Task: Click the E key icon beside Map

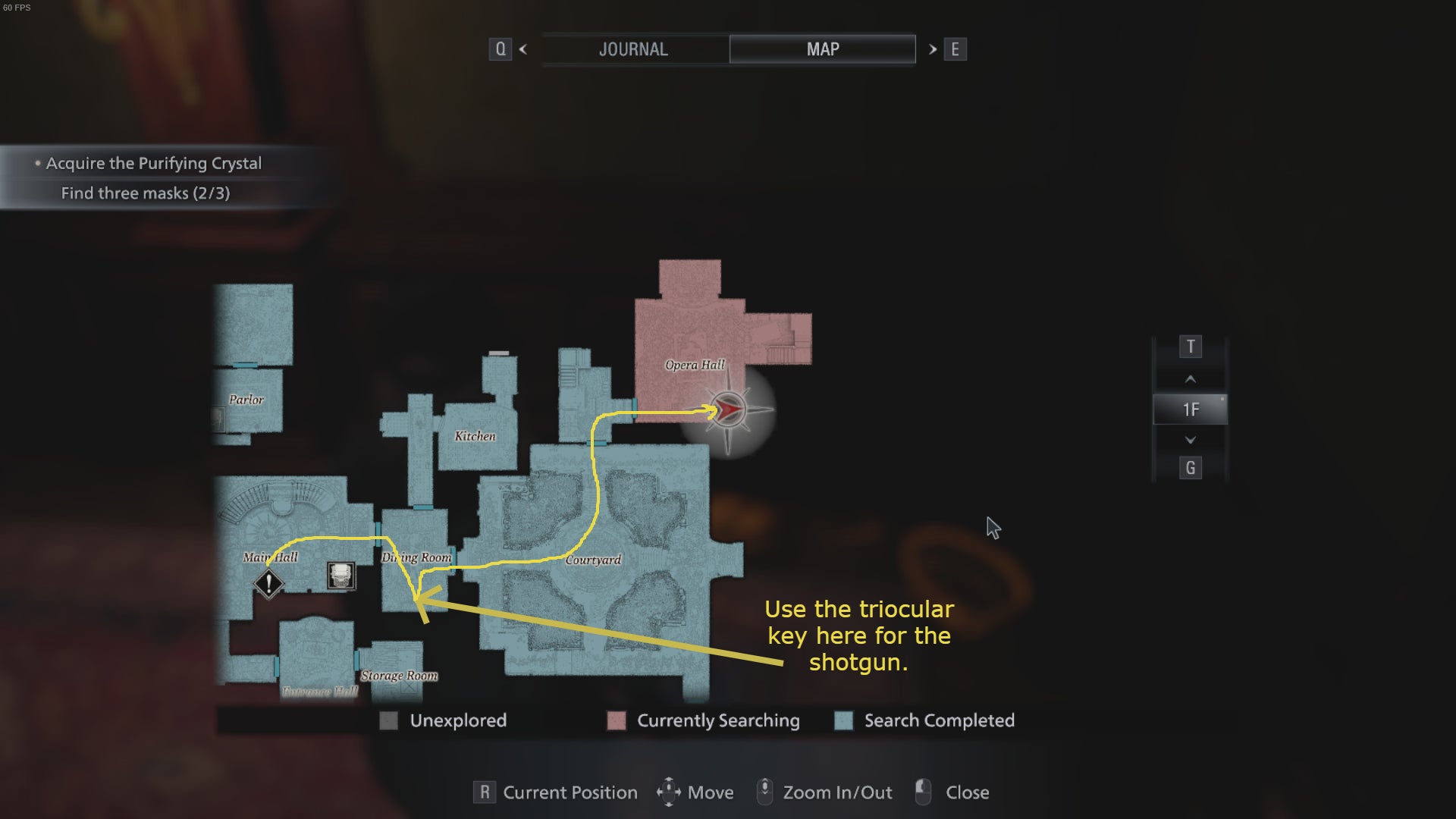Action: click(x=956, y=49)
